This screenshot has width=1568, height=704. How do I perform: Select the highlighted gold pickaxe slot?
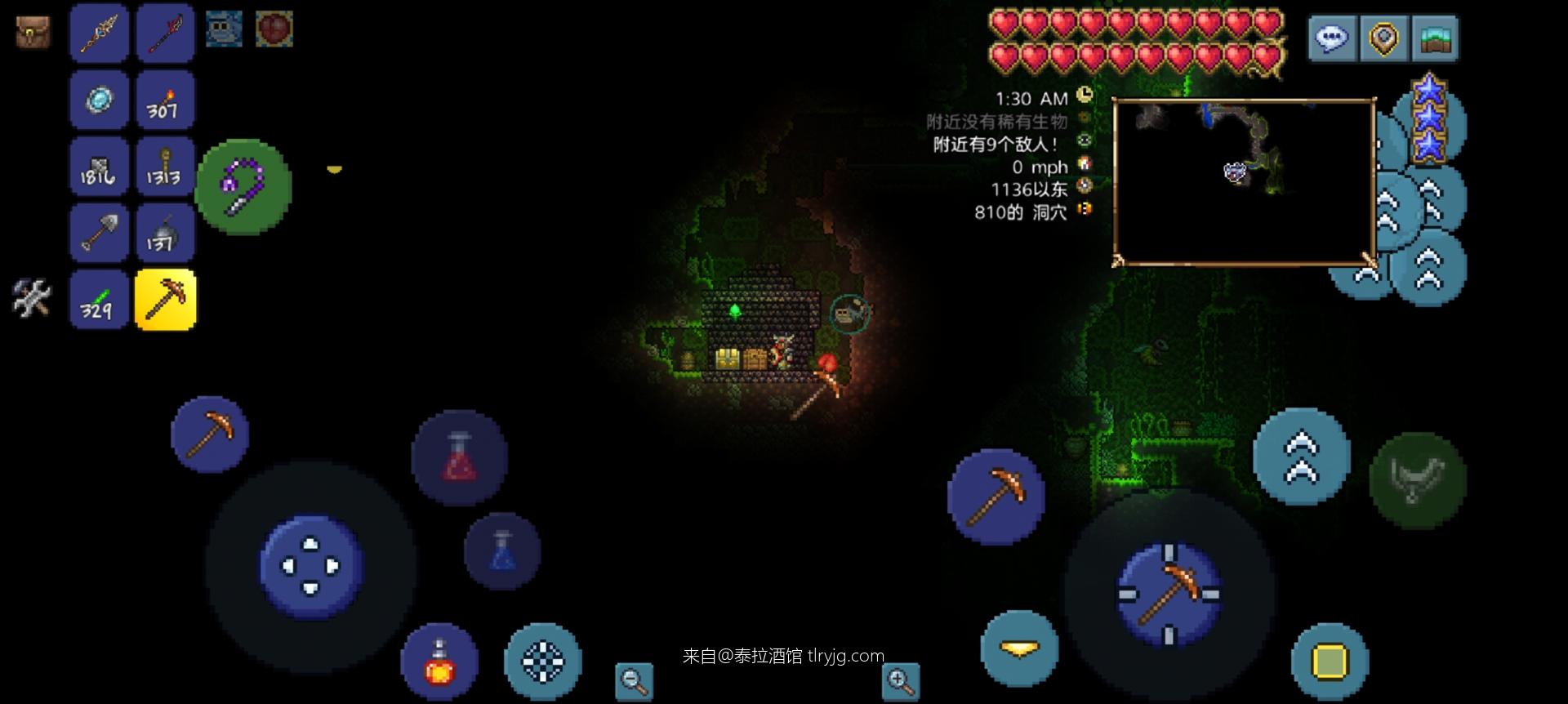[x=165, y=300]
